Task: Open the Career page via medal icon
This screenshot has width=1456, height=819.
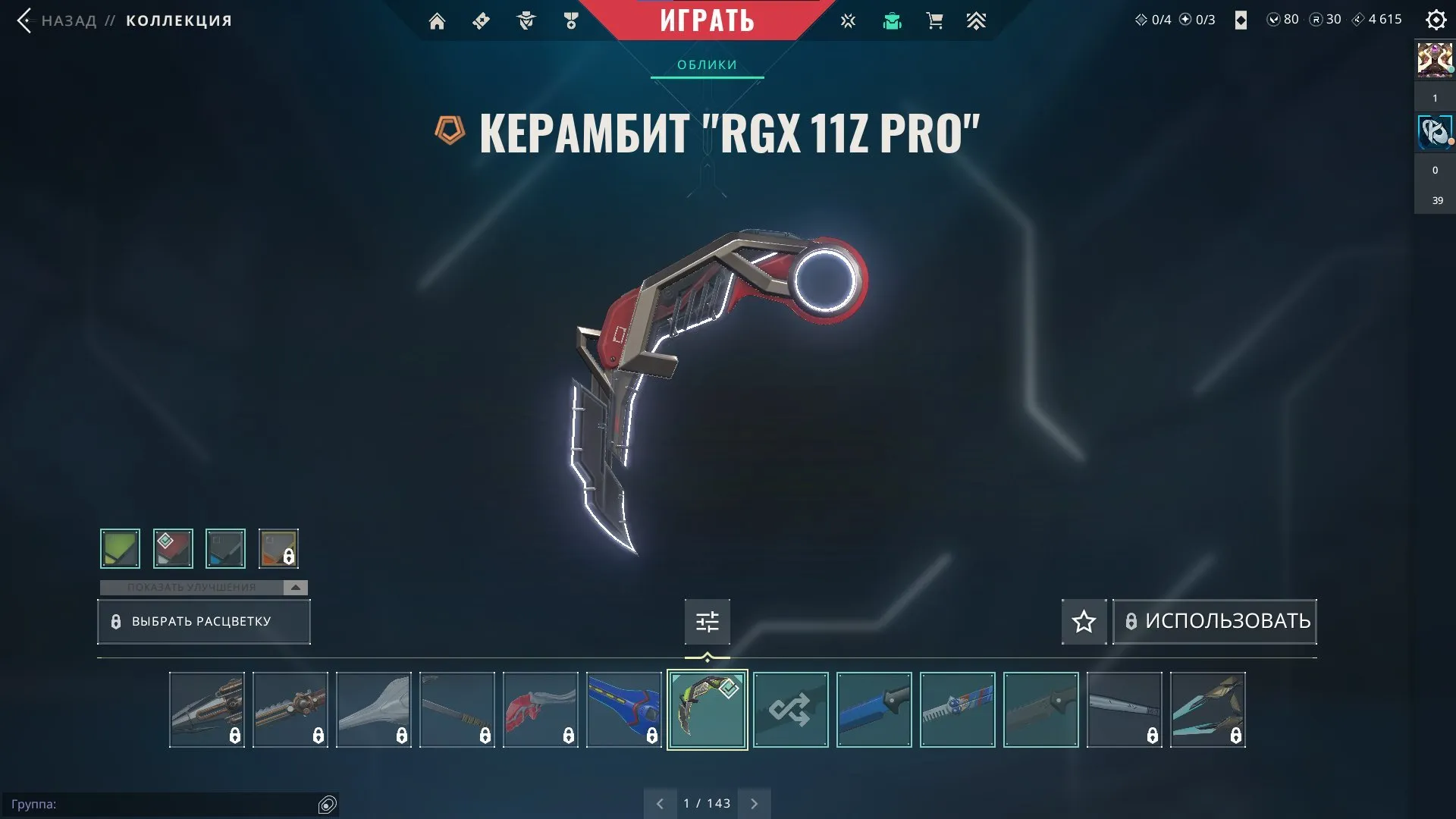Action: [x=572, y=20]
